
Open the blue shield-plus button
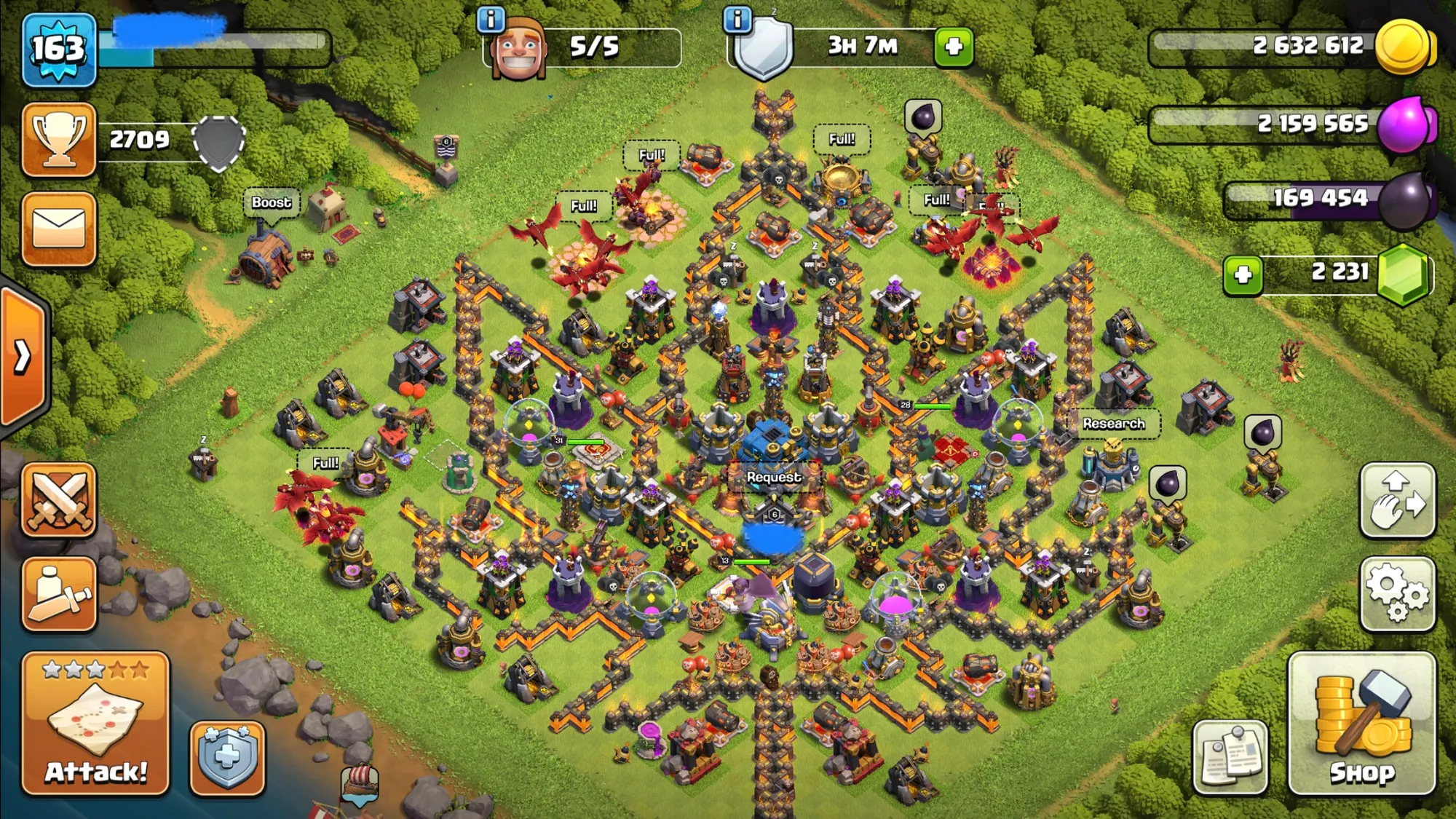pyautogui.click(x=227, y=758)
